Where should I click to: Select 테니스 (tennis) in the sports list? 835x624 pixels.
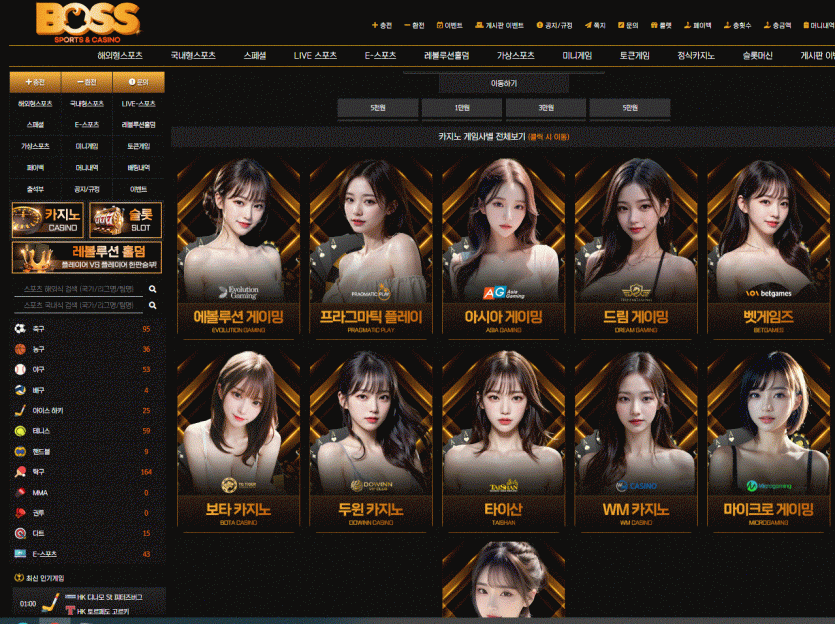click(x=38, y=431)
